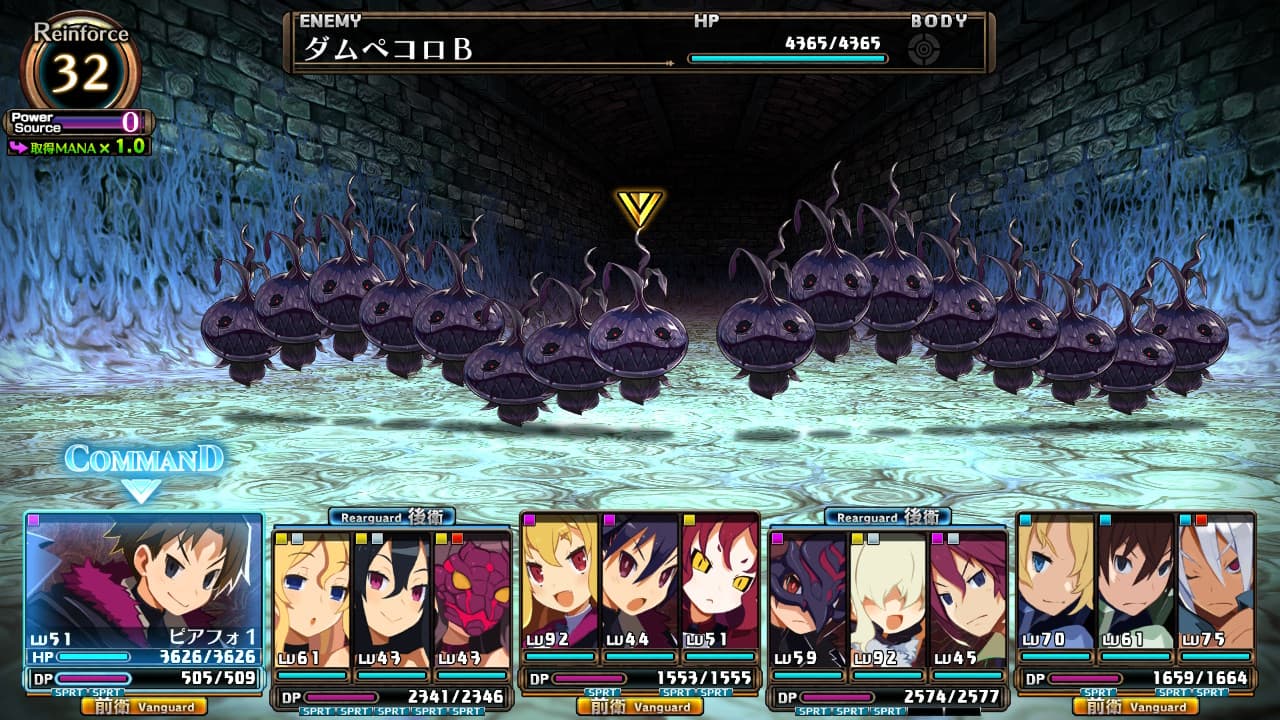Choose the magenta-haired level 45 portrait
The height and width of the screenshot is (720, 1280).
point(967,590)
